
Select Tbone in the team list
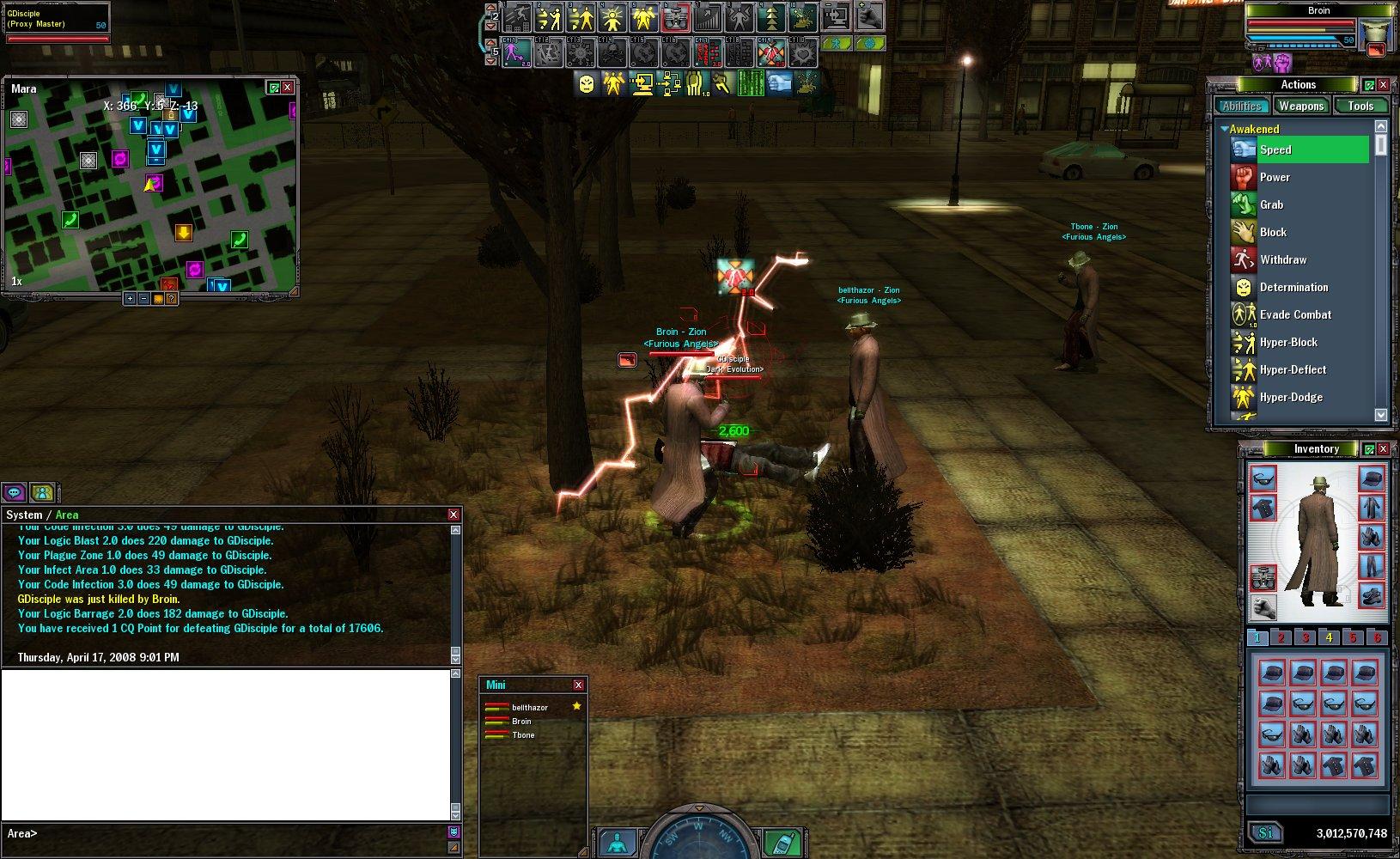click(x=523, y=735)
